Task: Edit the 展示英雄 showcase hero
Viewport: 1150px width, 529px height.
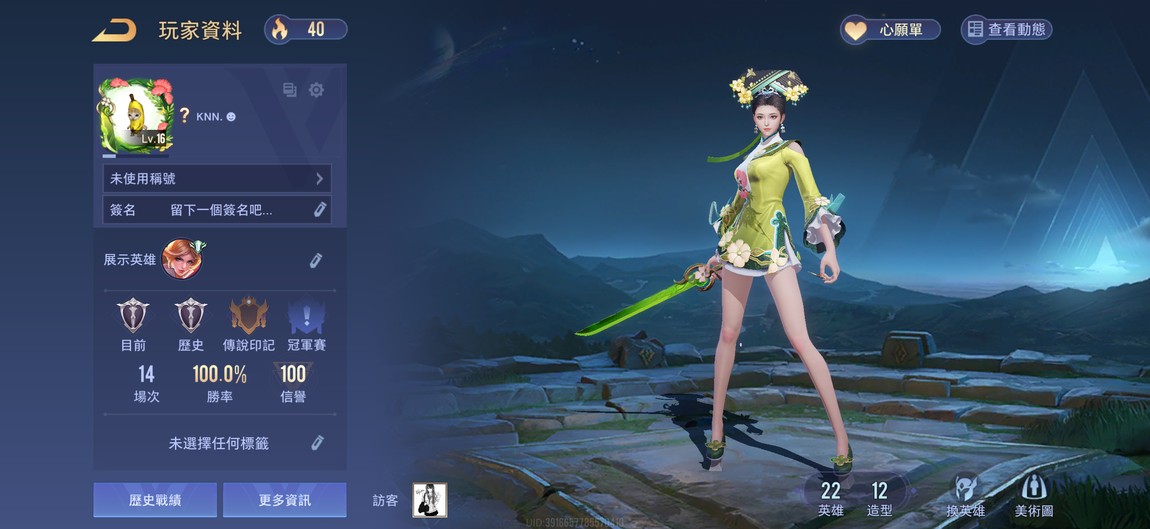Action: (316, 260)
